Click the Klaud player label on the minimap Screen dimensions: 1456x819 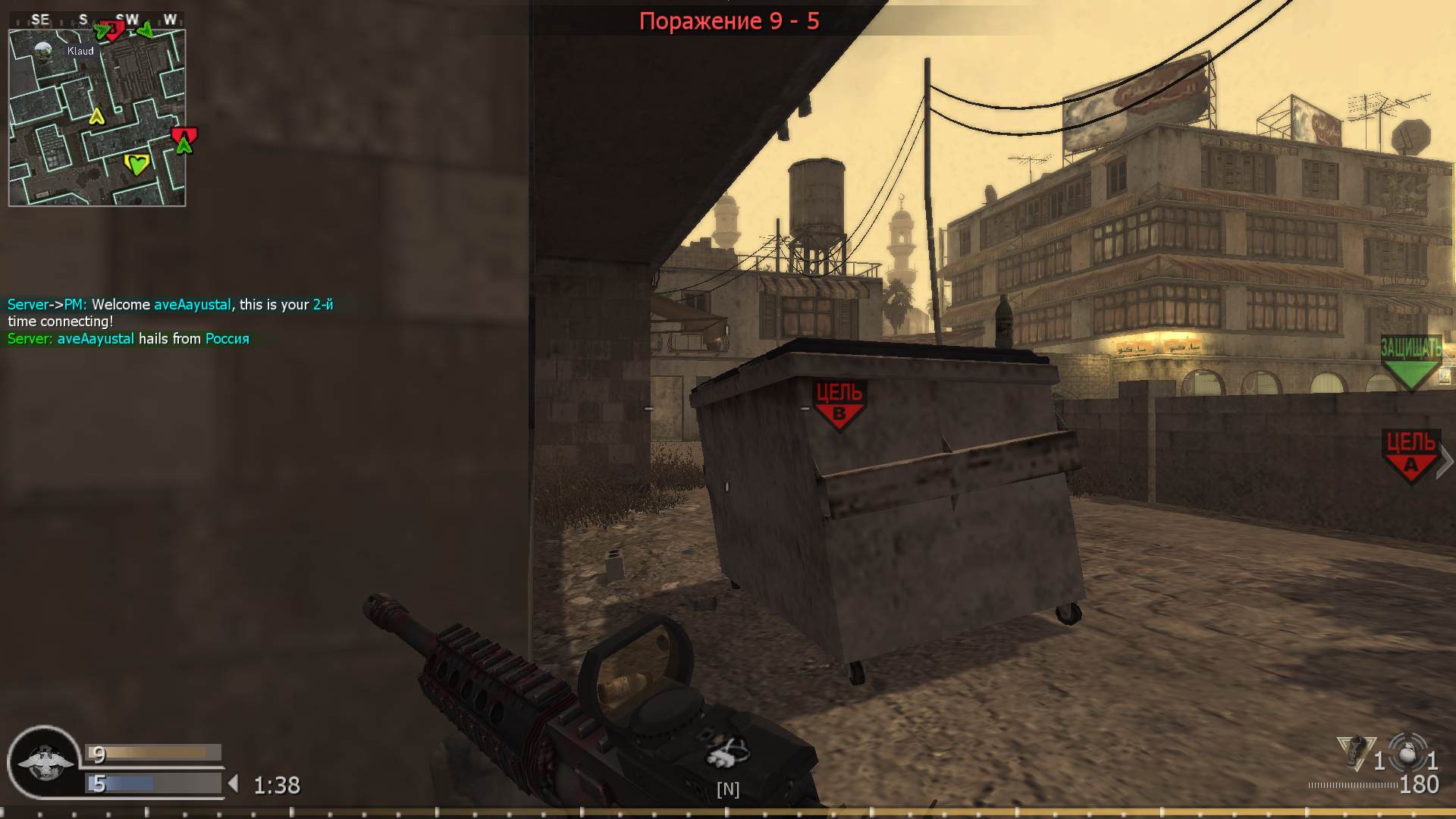click(x=79, y=51)
